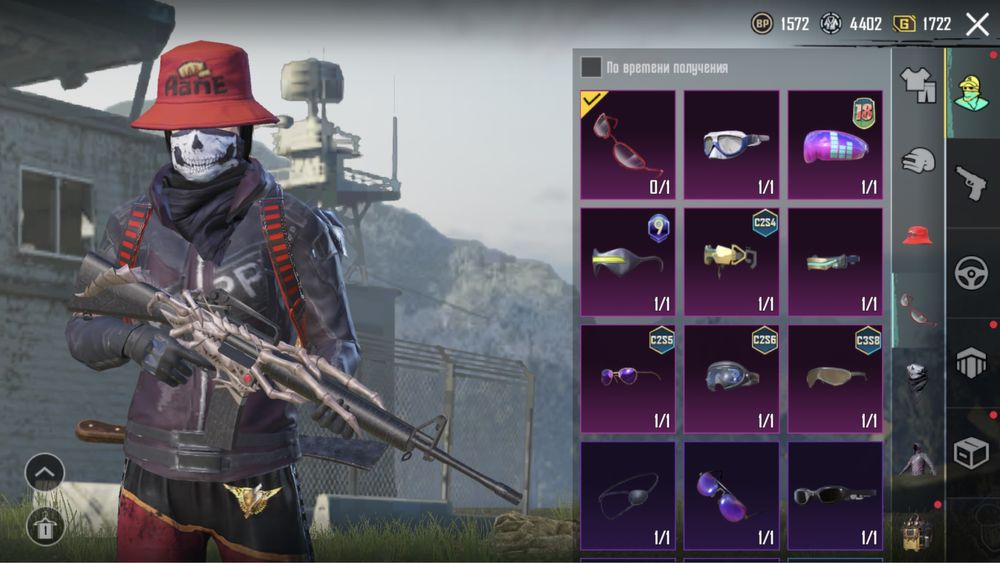The image size is (1000, 563).
Task: Switch to the vehicle steering wheel tab
Action: pyautogui.click(x=971, y=273)
